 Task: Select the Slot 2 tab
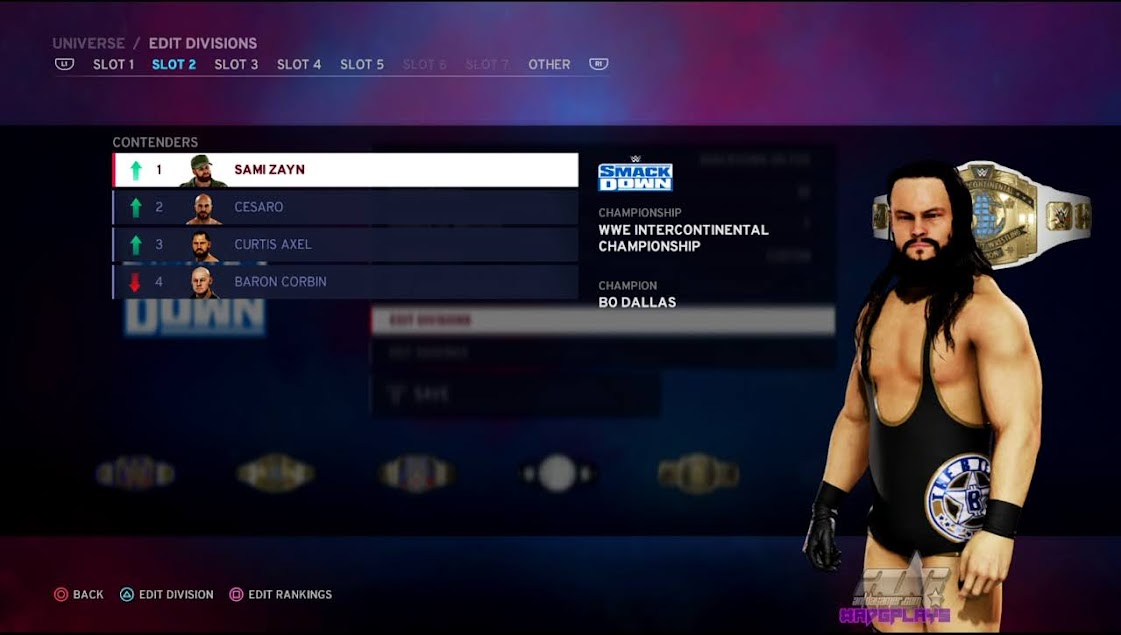click(174, 64)
